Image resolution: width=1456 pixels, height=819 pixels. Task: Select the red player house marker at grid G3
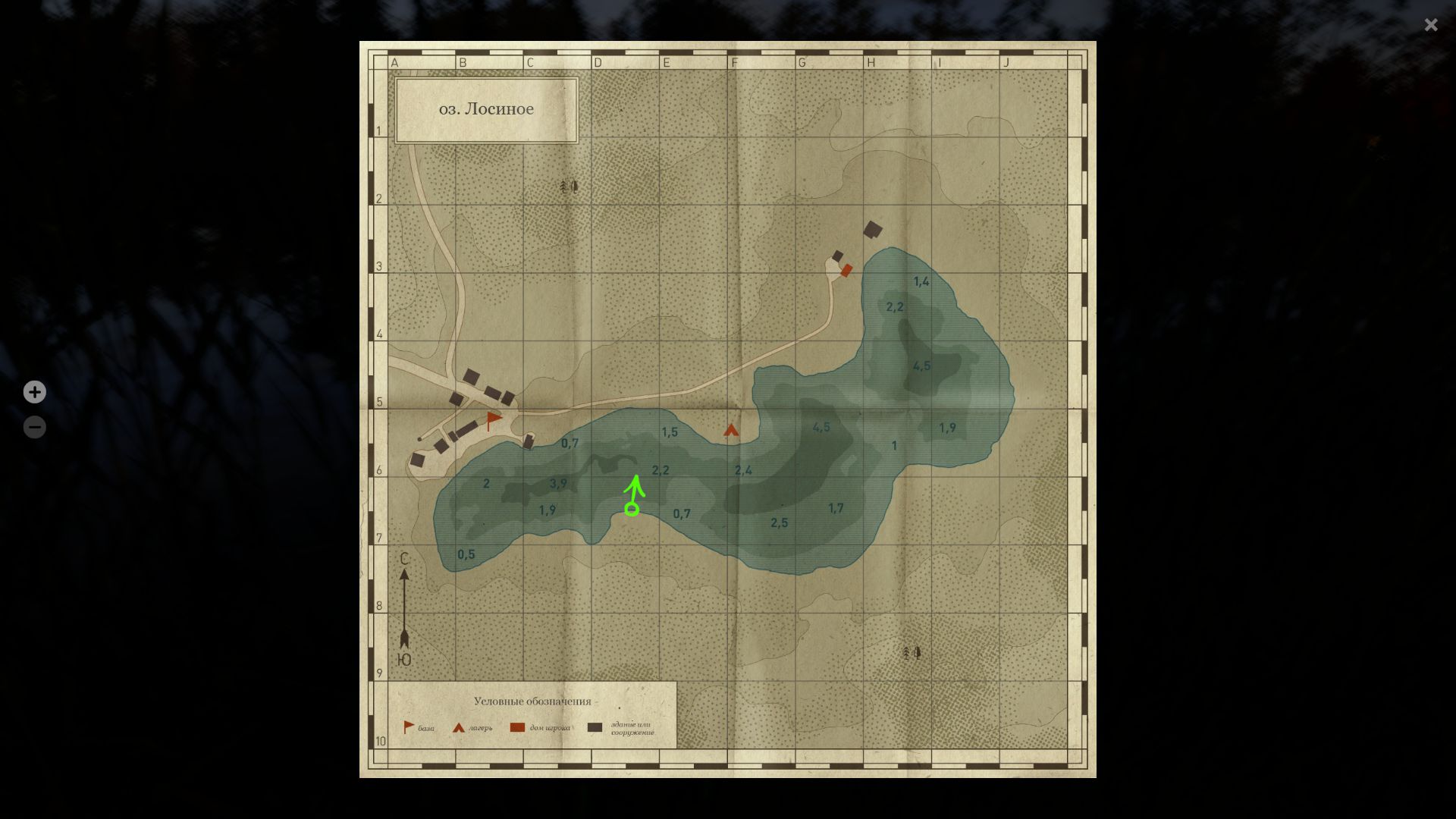(847, 268)
